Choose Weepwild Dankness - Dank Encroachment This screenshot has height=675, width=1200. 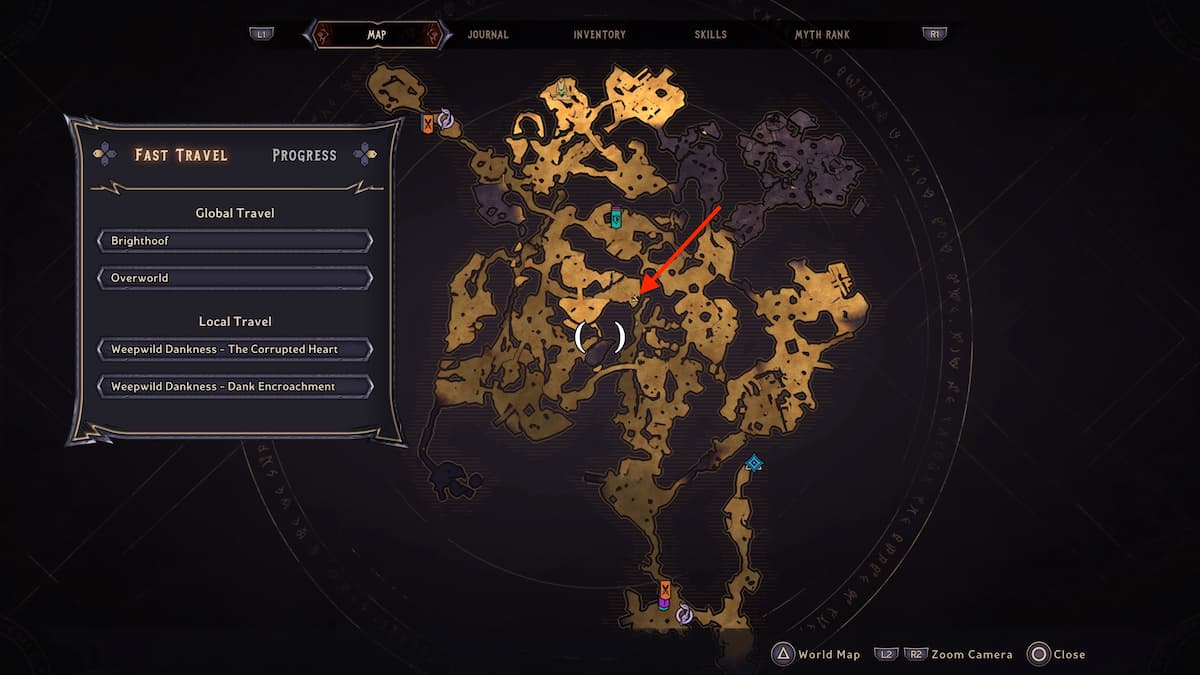(x=235, y=386)
